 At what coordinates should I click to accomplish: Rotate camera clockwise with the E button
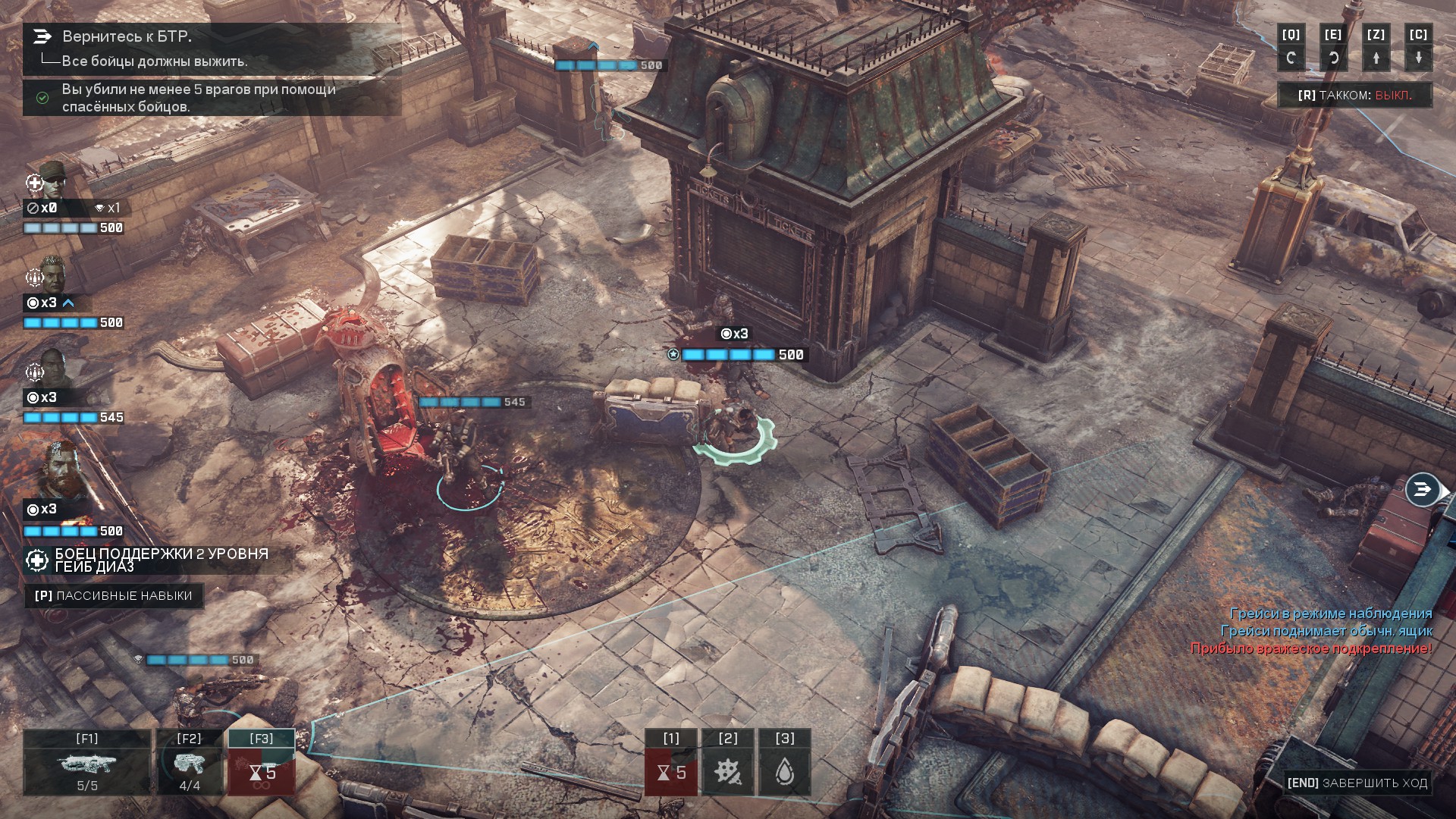(1333, 49)
